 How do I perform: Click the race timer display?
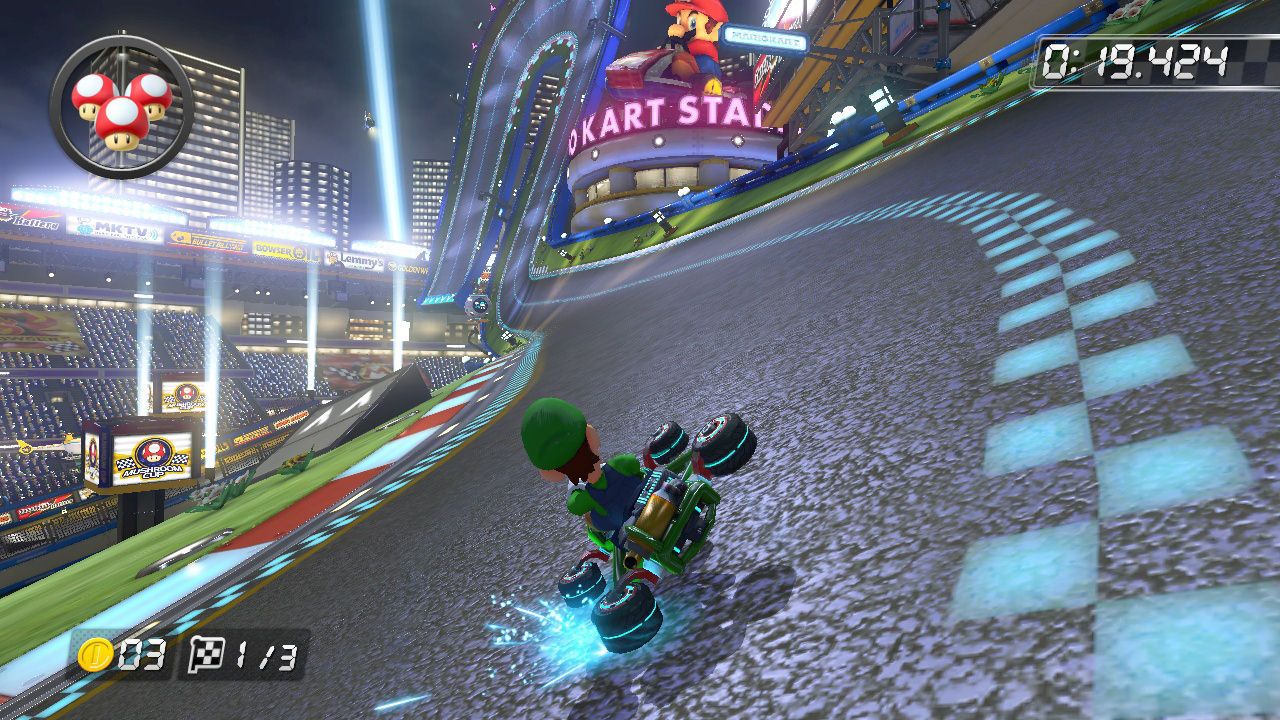click(1135, 56)
